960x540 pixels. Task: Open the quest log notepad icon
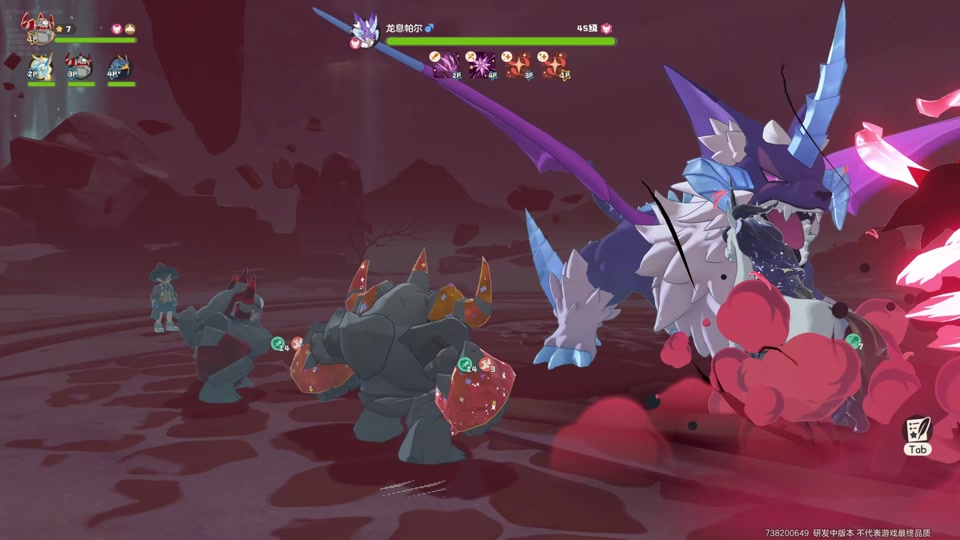click(x=917, y=431)
